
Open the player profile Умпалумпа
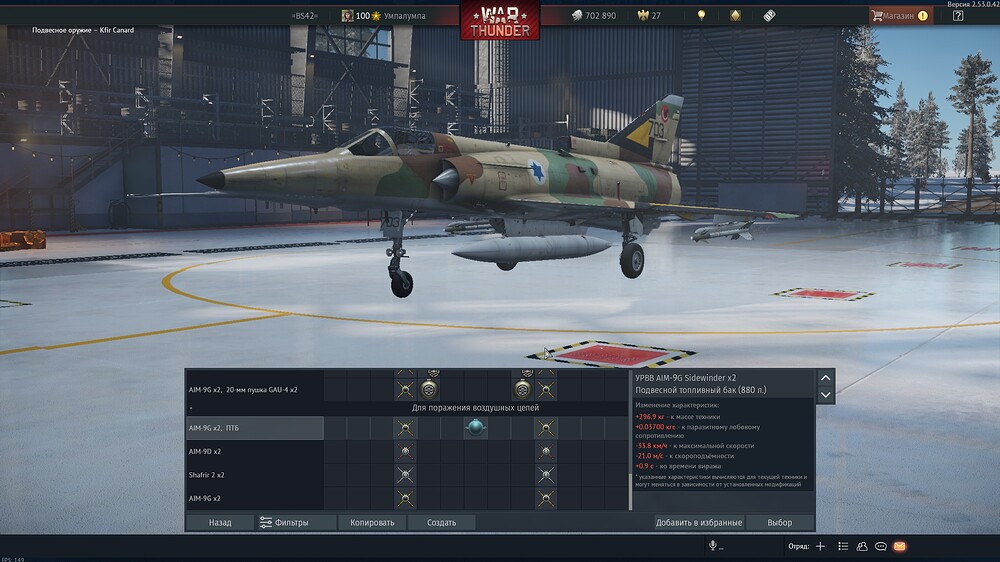click(x=395, y=16)
